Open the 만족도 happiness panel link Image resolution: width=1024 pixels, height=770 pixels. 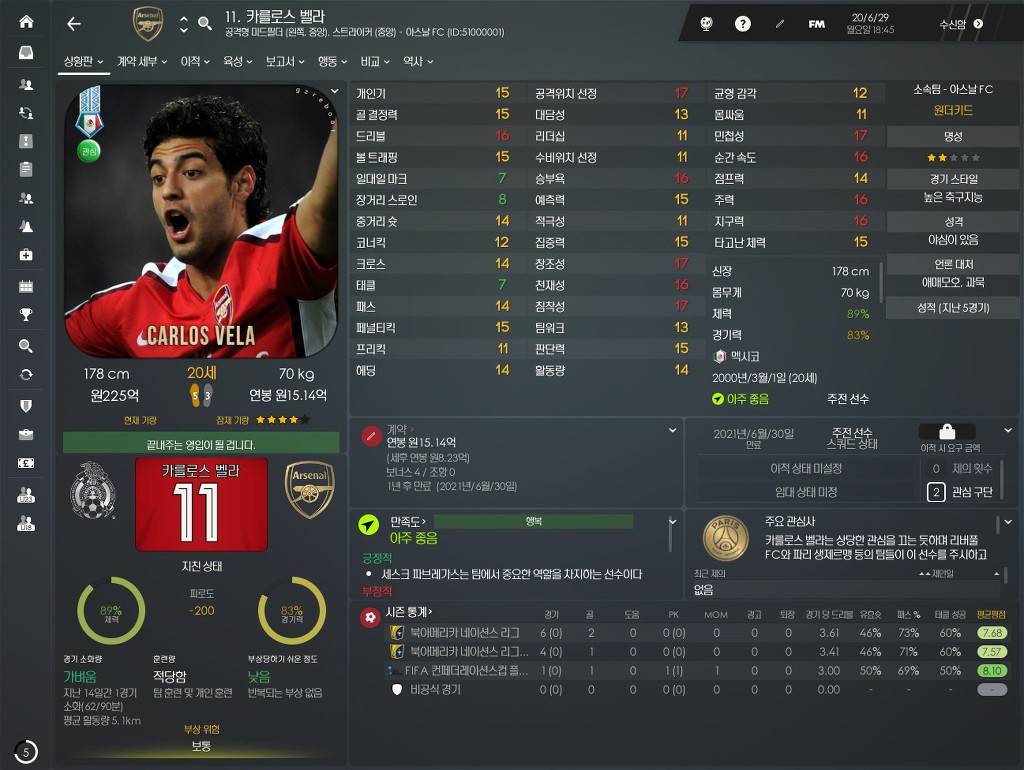coord(408,521)
